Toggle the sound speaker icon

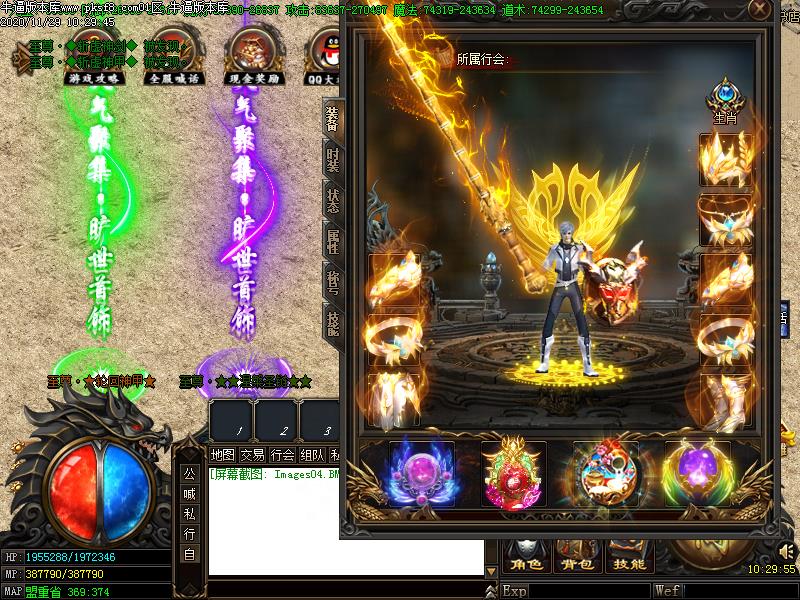tap(786, 551)
